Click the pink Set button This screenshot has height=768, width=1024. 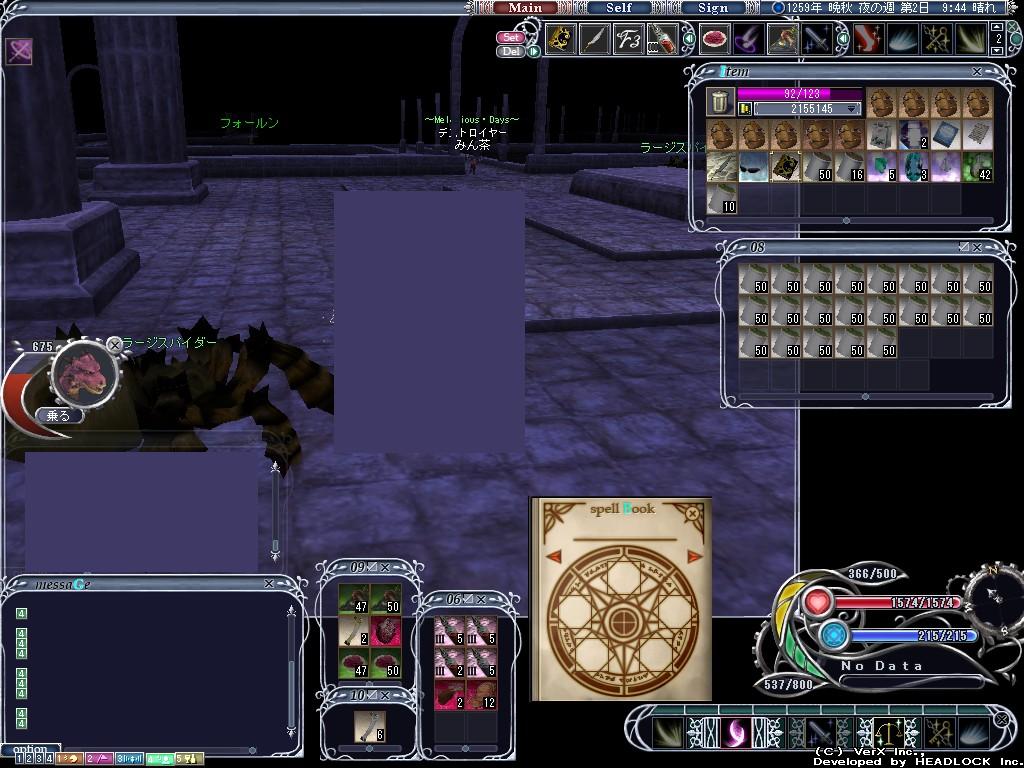pos(511,38)
